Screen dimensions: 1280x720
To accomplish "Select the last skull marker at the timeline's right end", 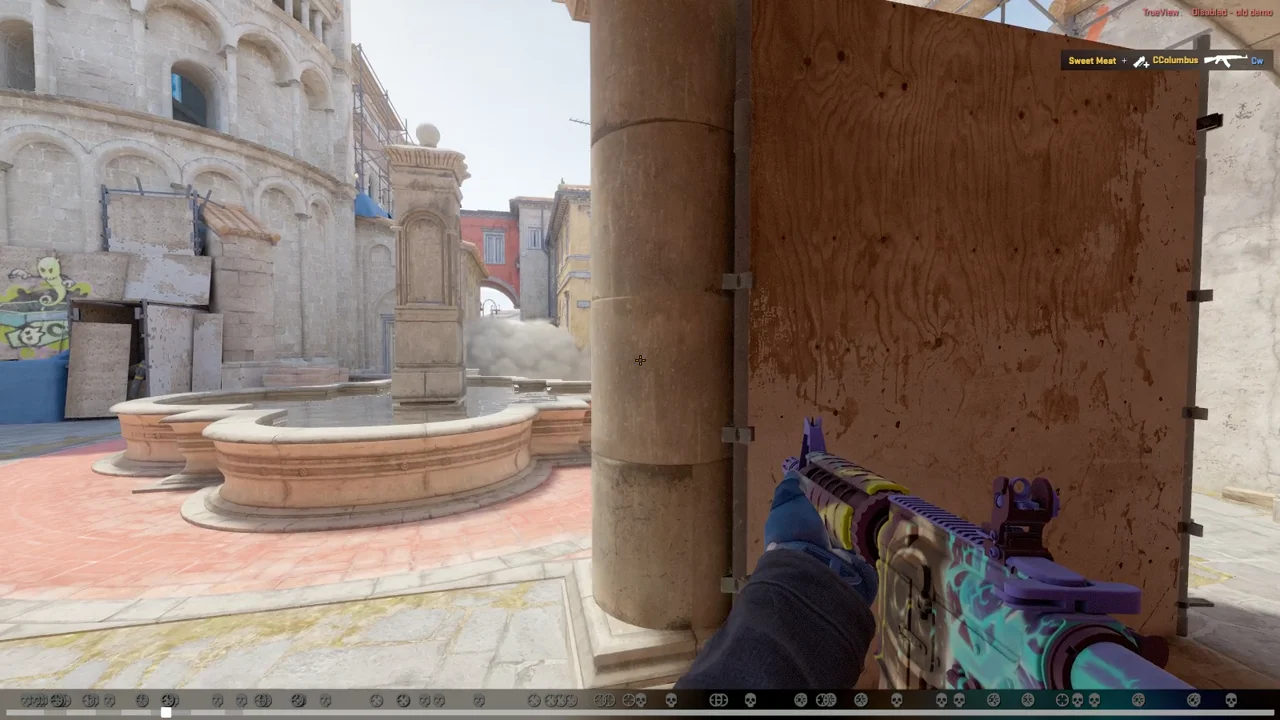I will [x=1230, y=700].
